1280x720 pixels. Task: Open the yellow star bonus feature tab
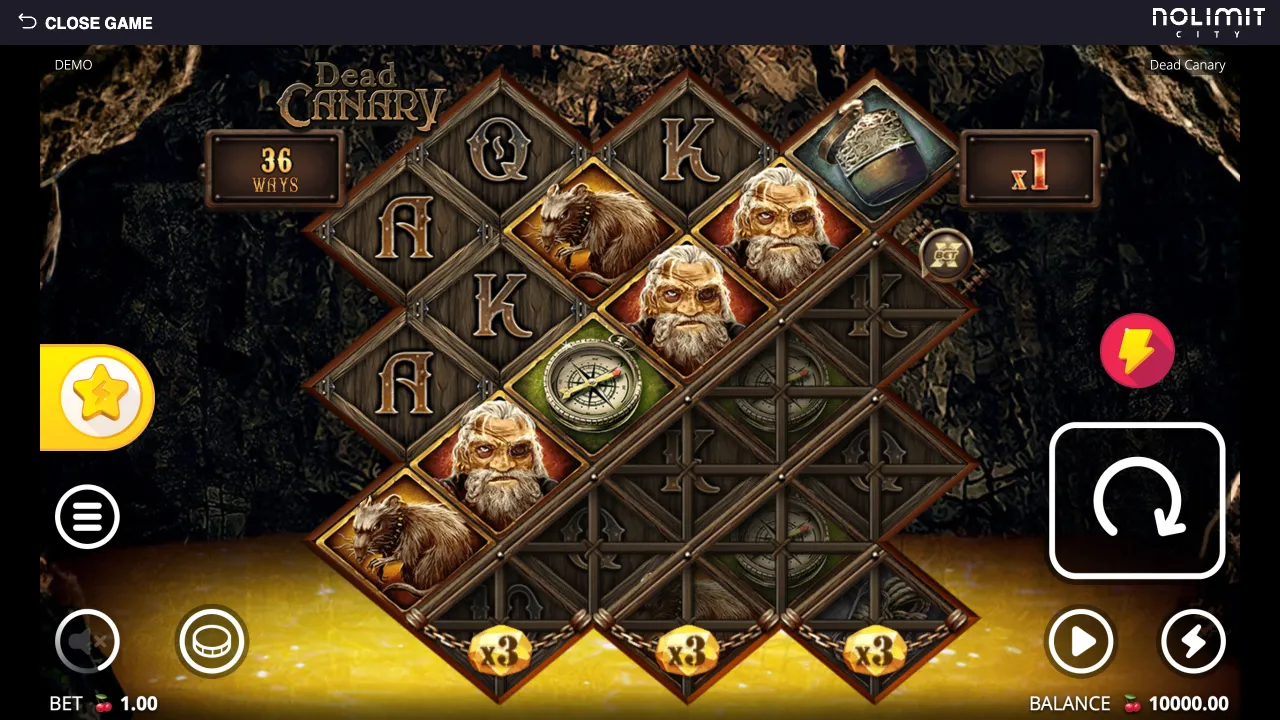point(99,398)
